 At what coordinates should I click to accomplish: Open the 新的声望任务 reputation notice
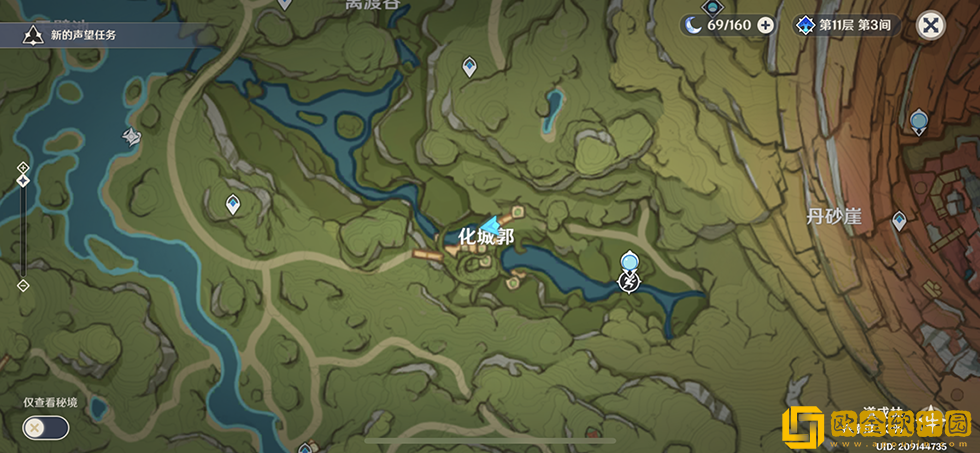click(72, 35)
